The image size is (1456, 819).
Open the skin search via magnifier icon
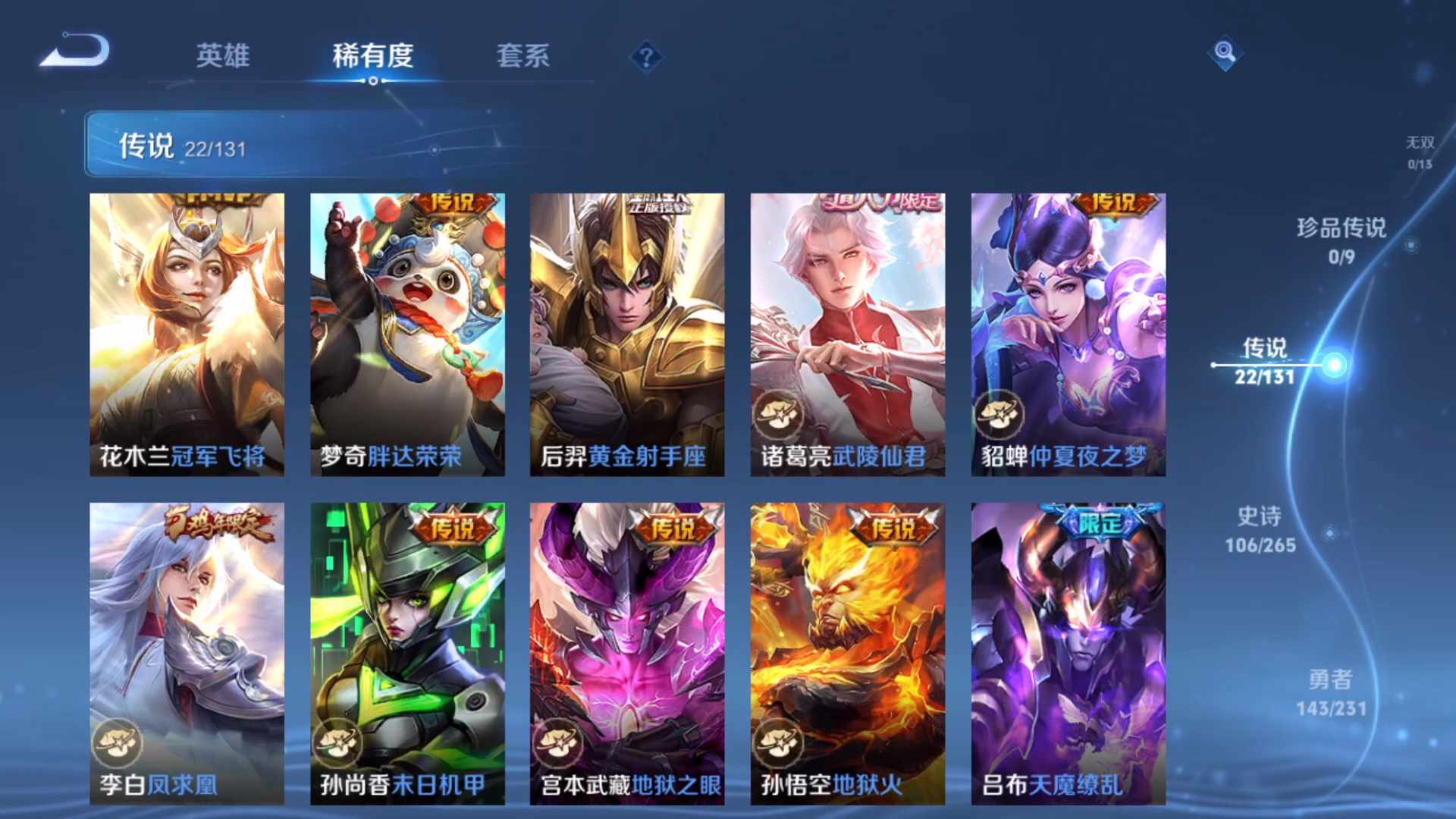point(1224,54)
